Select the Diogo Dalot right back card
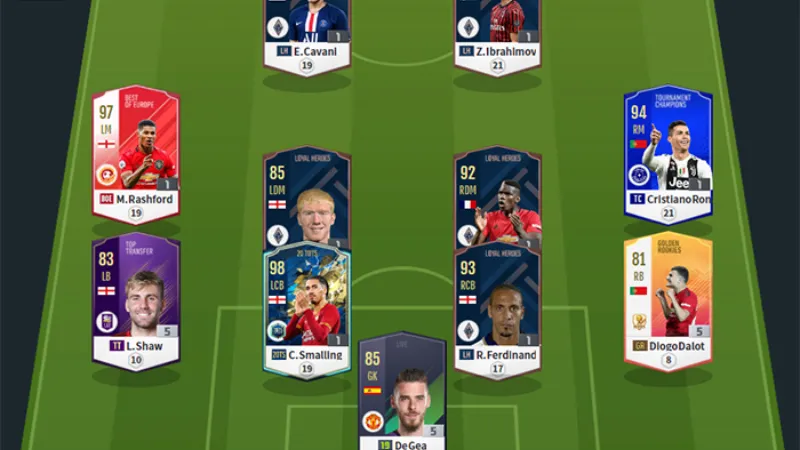This screenshot has width=800, height=450. click(668, 300)
